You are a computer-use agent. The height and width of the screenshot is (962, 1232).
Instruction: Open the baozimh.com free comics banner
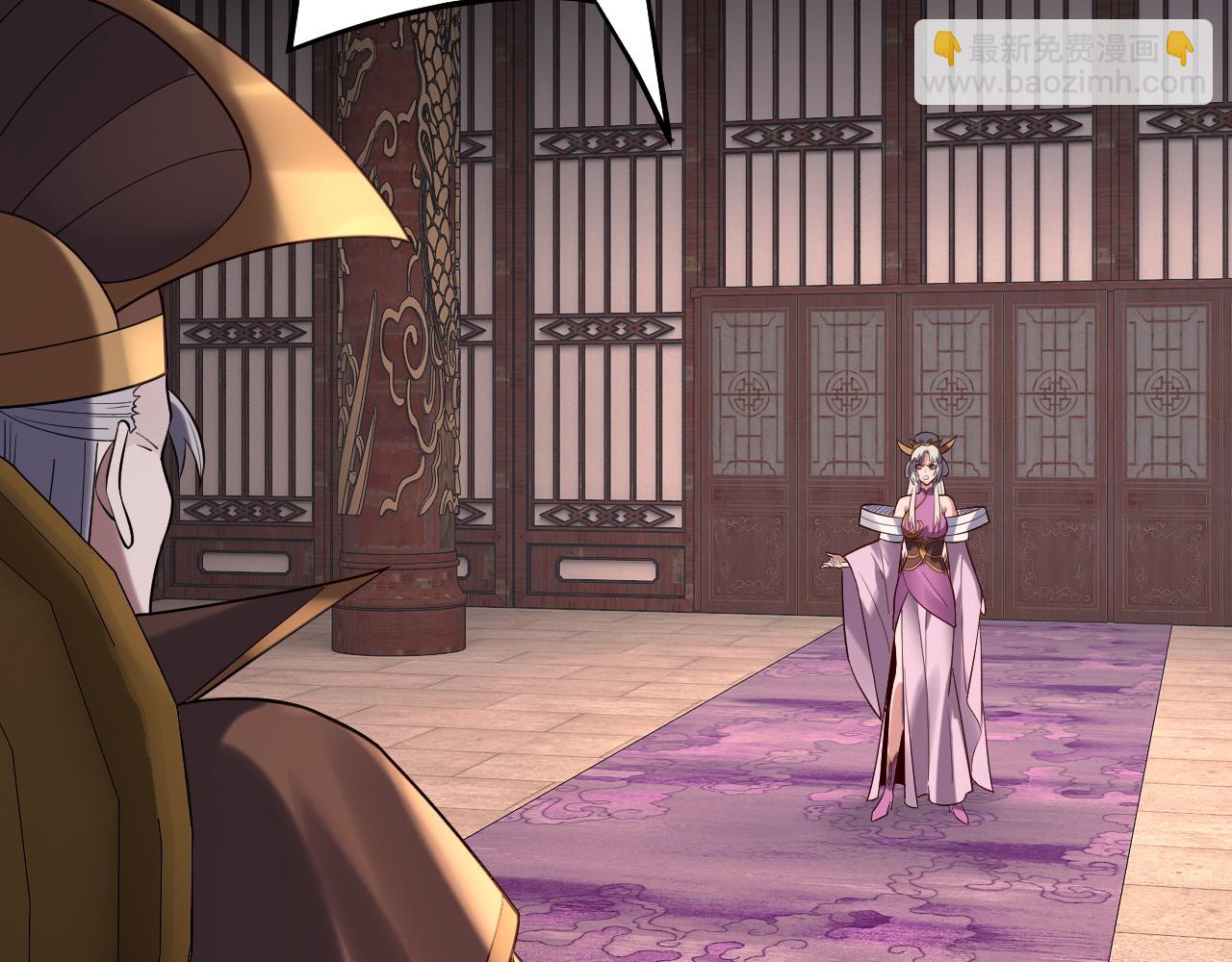point(1062,63)
